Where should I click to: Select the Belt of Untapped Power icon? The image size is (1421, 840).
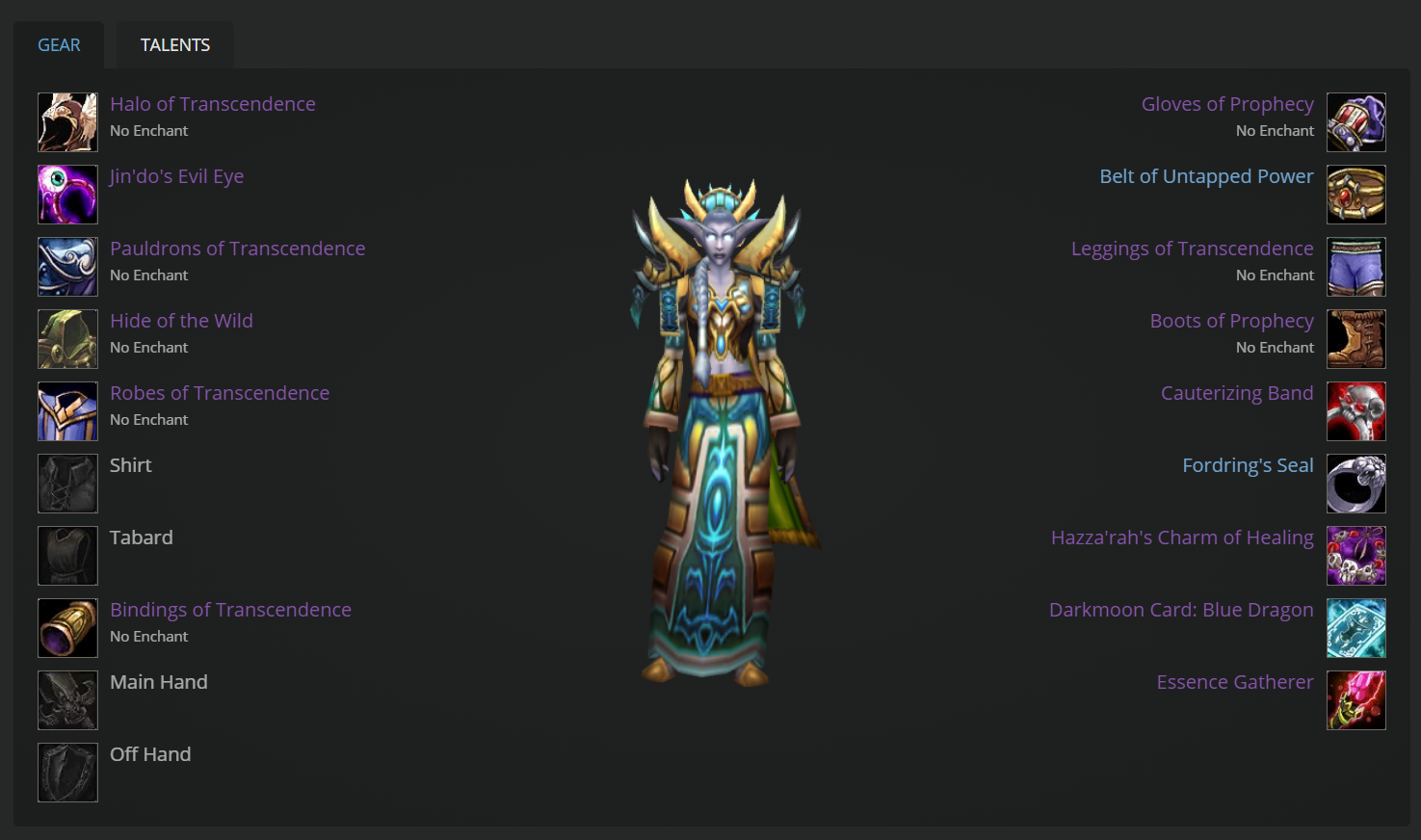click(1355, 194)
